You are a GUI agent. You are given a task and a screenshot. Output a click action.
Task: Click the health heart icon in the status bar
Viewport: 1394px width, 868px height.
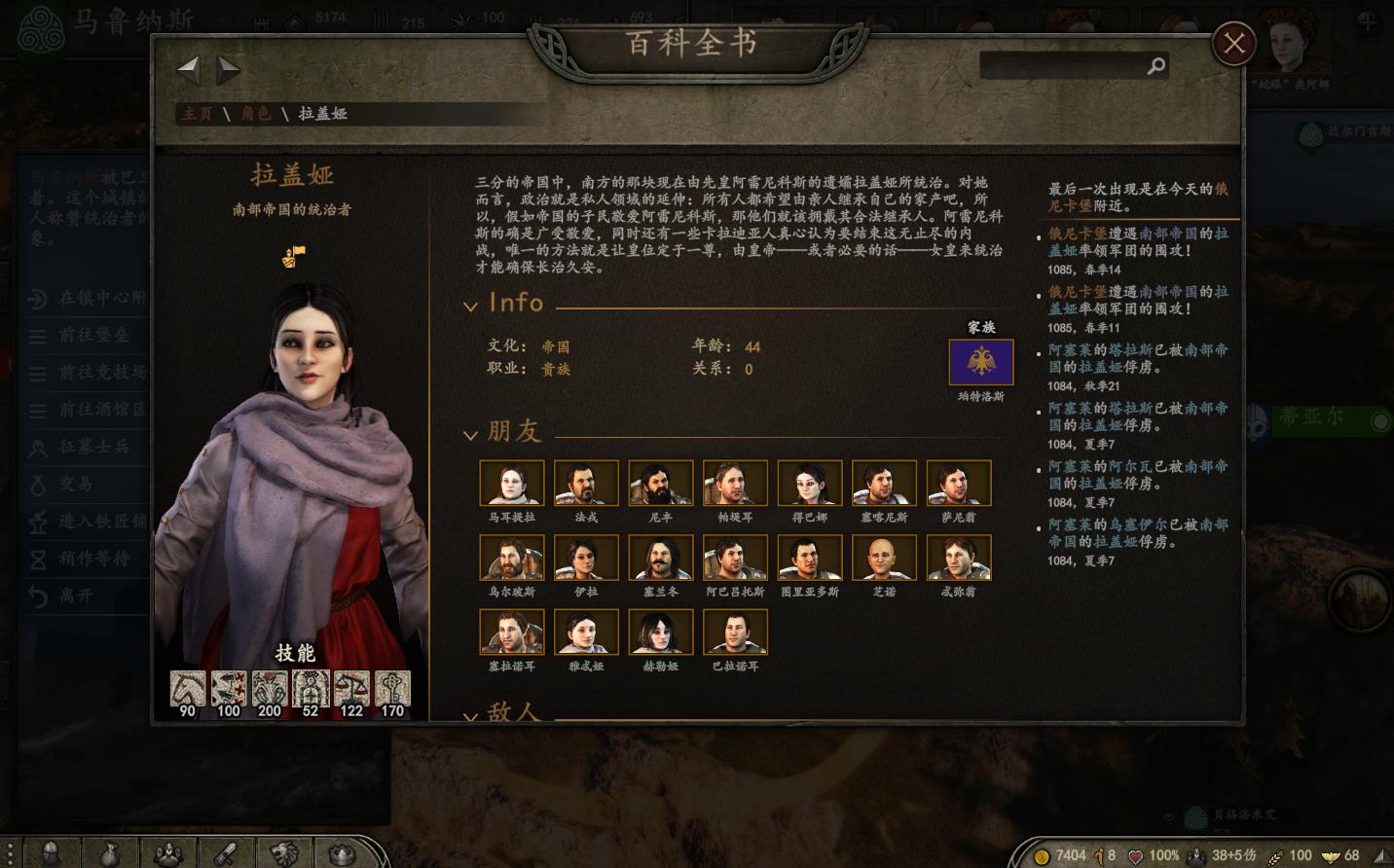(1136, 855)
